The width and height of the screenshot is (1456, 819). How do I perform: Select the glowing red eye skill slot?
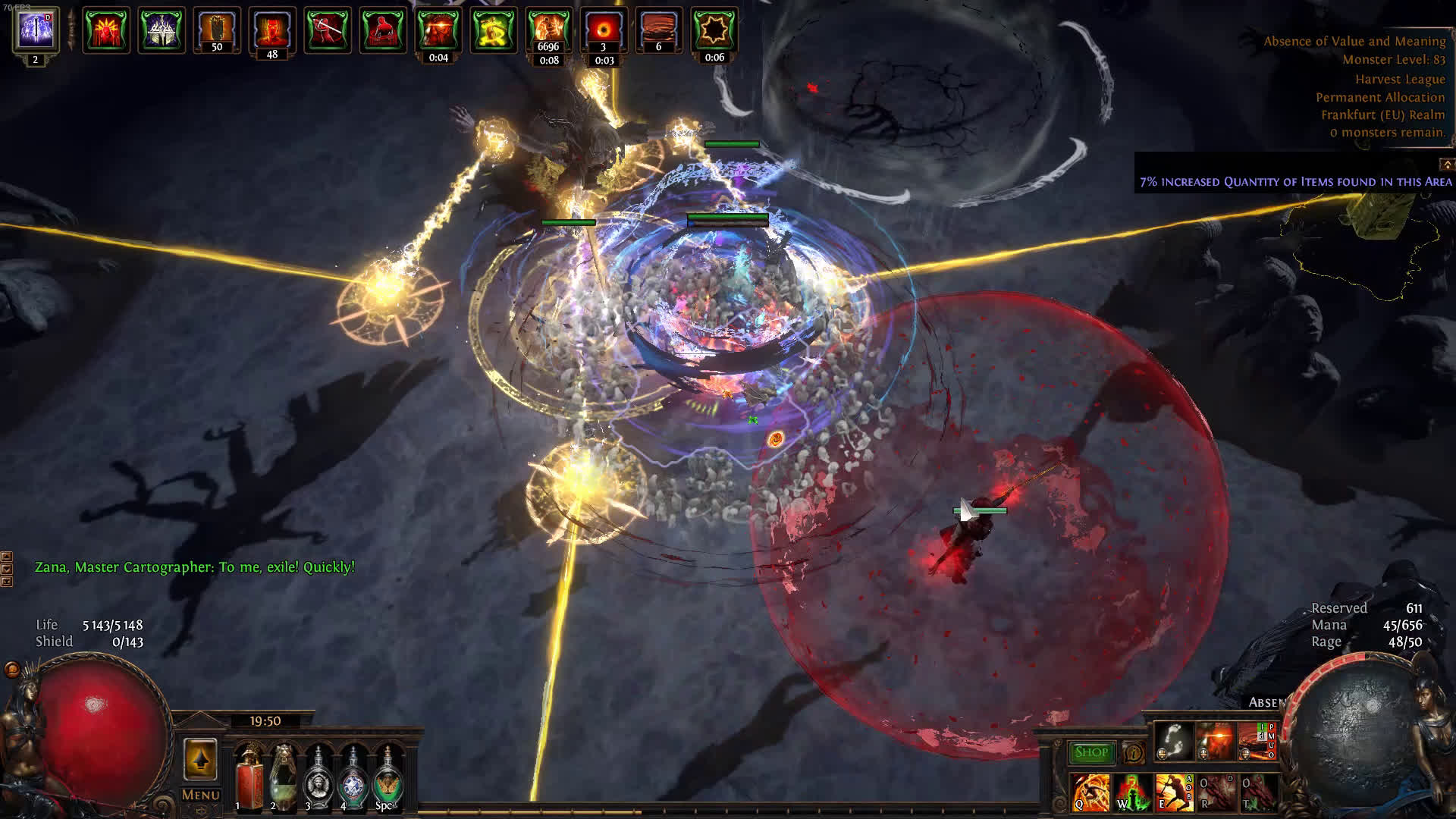[1215, 741]
